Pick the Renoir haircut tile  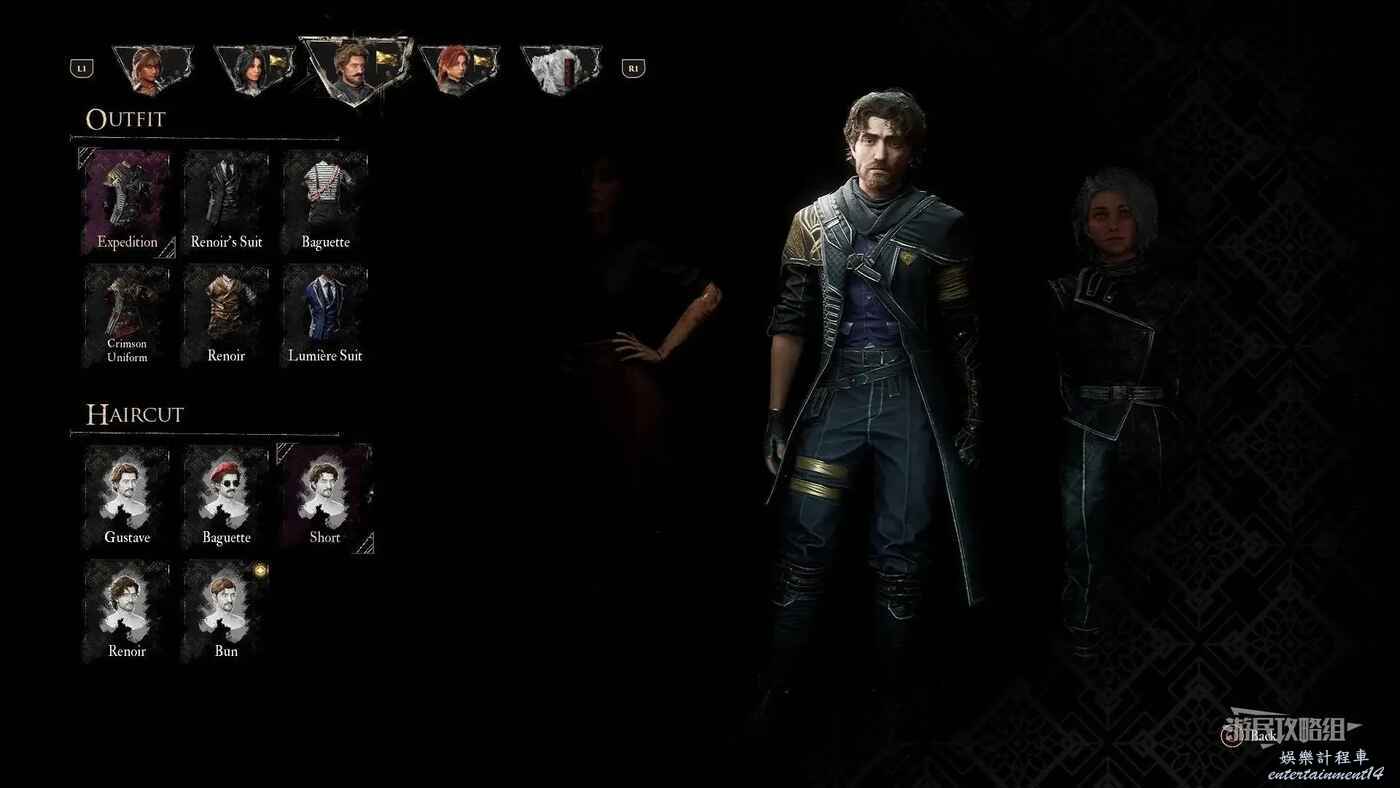127,611
